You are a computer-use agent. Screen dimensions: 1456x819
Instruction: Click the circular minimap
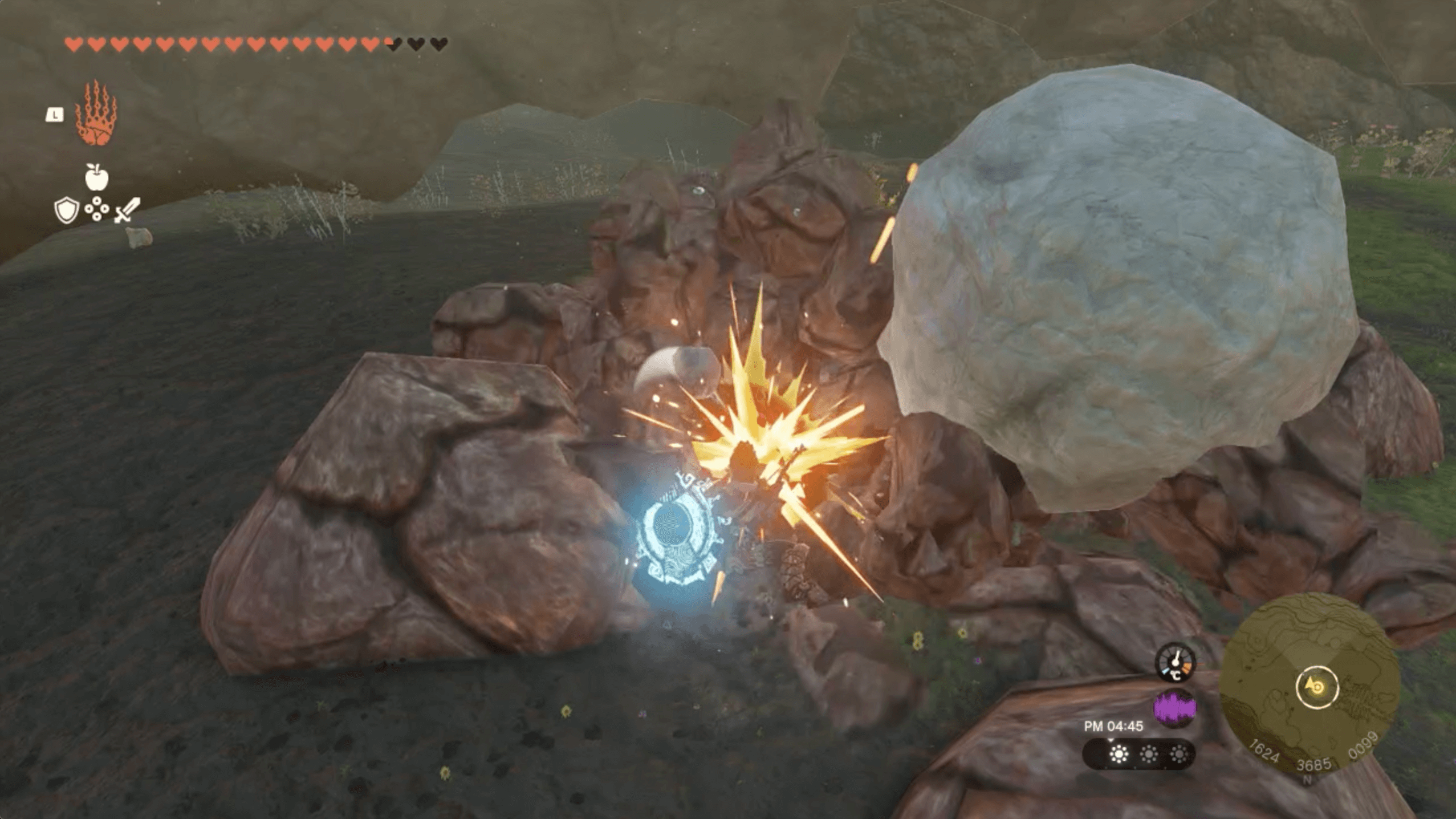point(1310,685)
